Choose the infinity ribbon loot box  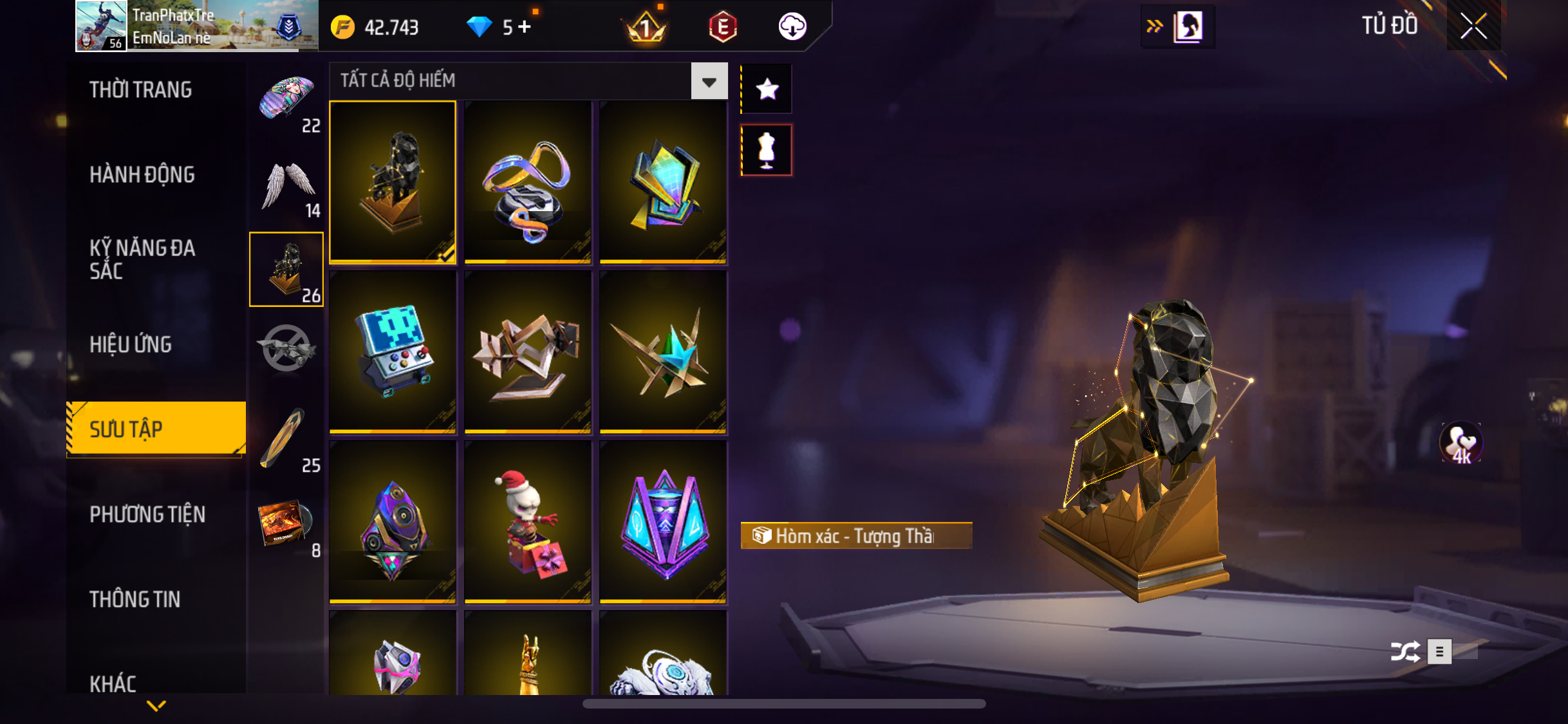[x=528, y=183]
